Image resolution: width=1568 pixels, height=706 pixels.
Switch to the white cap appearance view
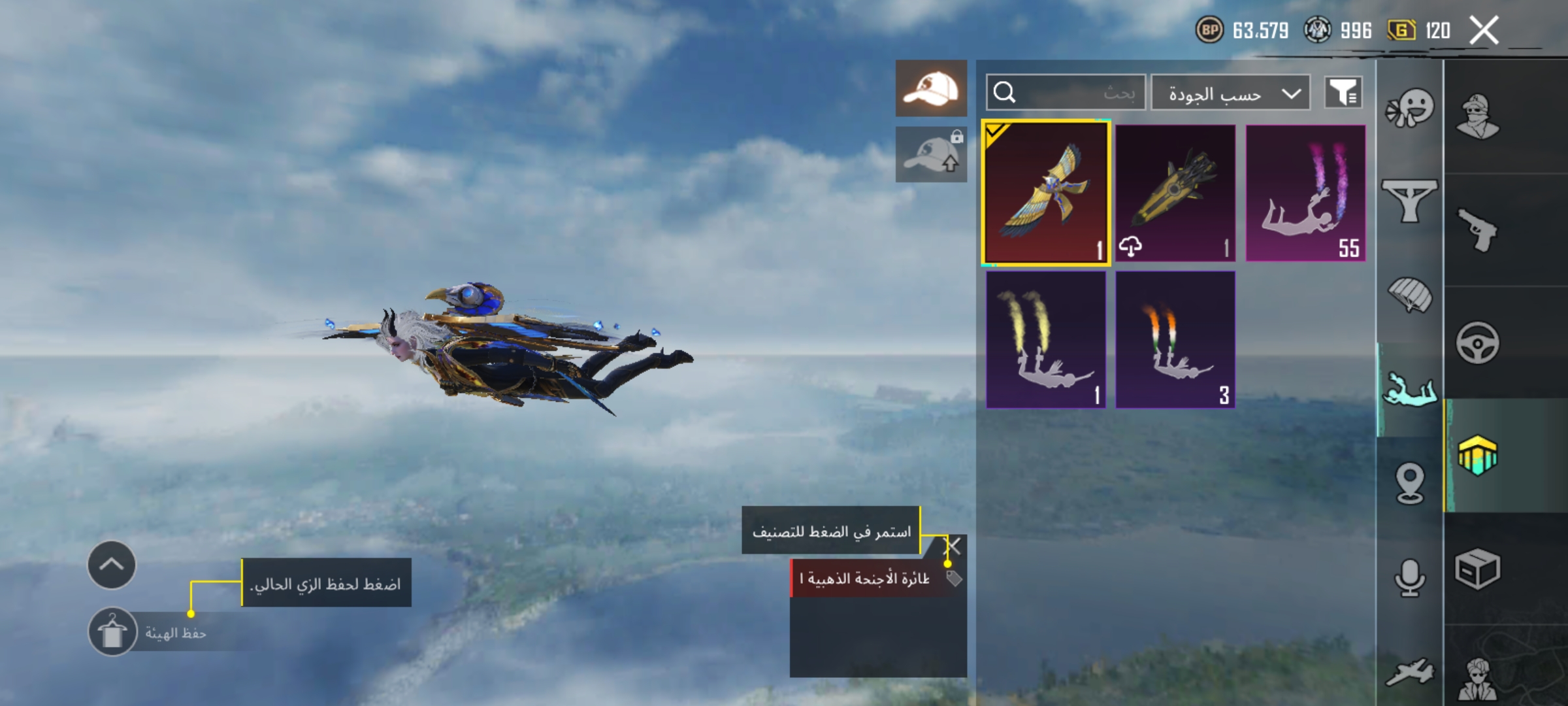[x=931, y=88]
